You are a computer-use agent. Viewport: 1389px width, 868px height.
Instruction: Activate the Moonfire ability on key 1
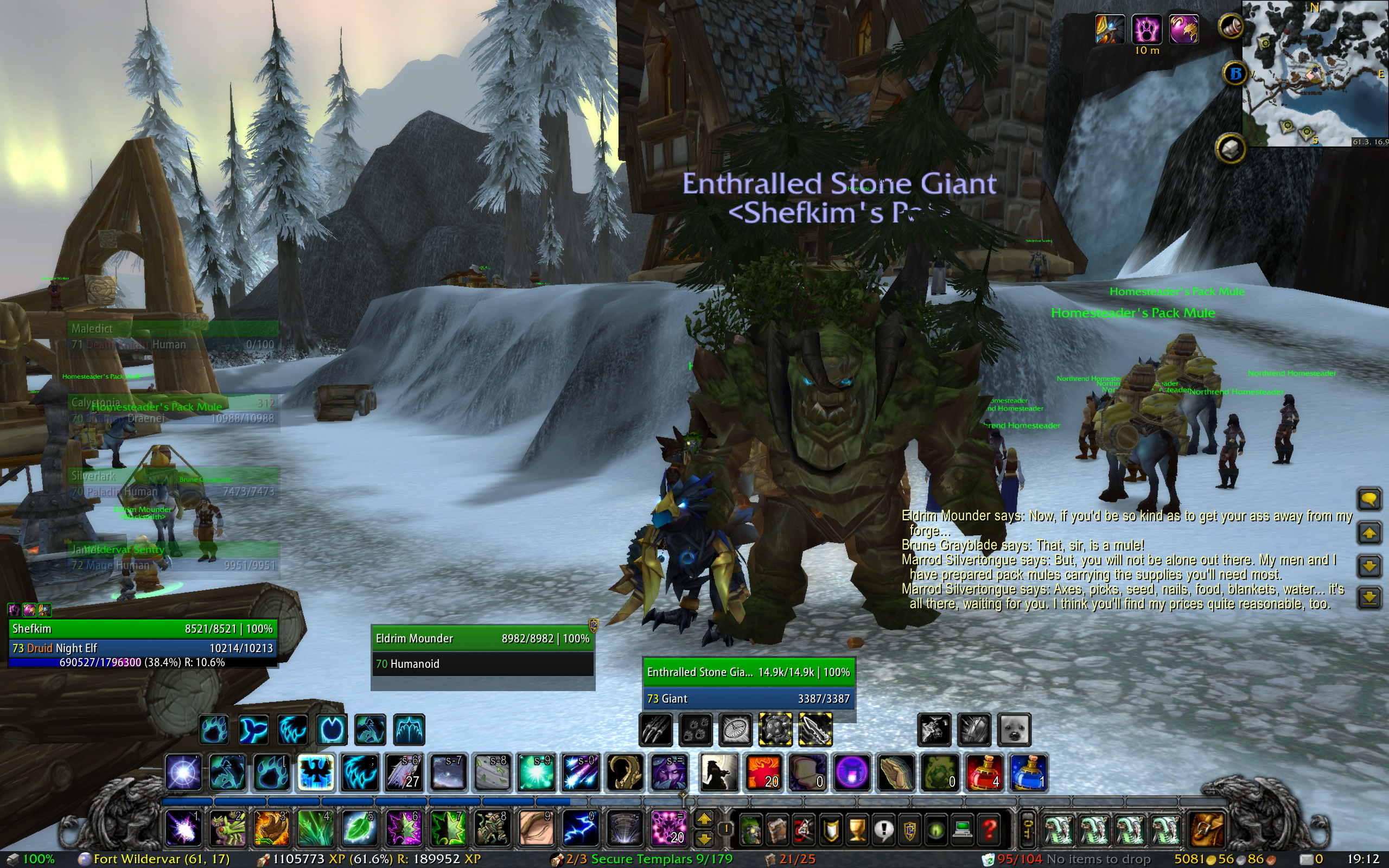(183, 828)
